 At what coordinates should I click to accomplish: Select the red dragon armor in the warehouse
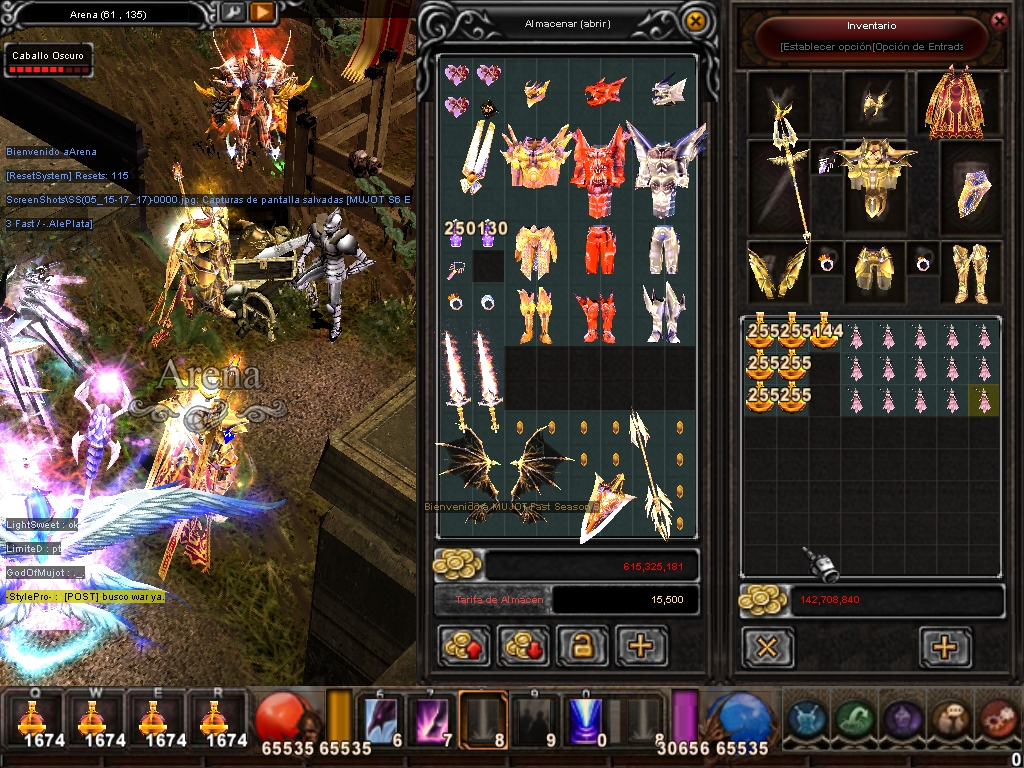pyautogui.click(x=597, y=170)
